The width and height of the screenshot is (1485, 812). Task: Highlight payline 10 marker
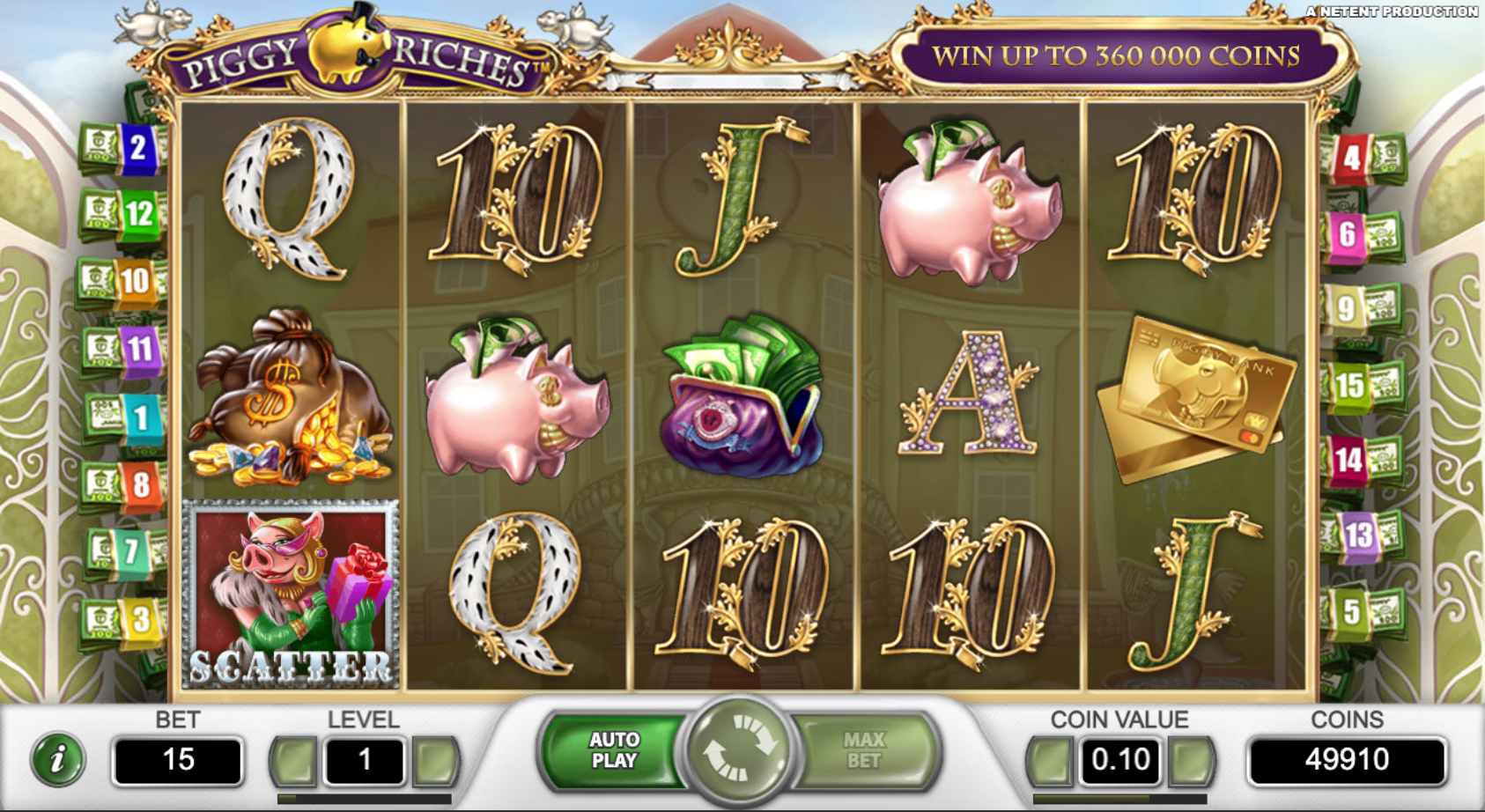[134, 282]
